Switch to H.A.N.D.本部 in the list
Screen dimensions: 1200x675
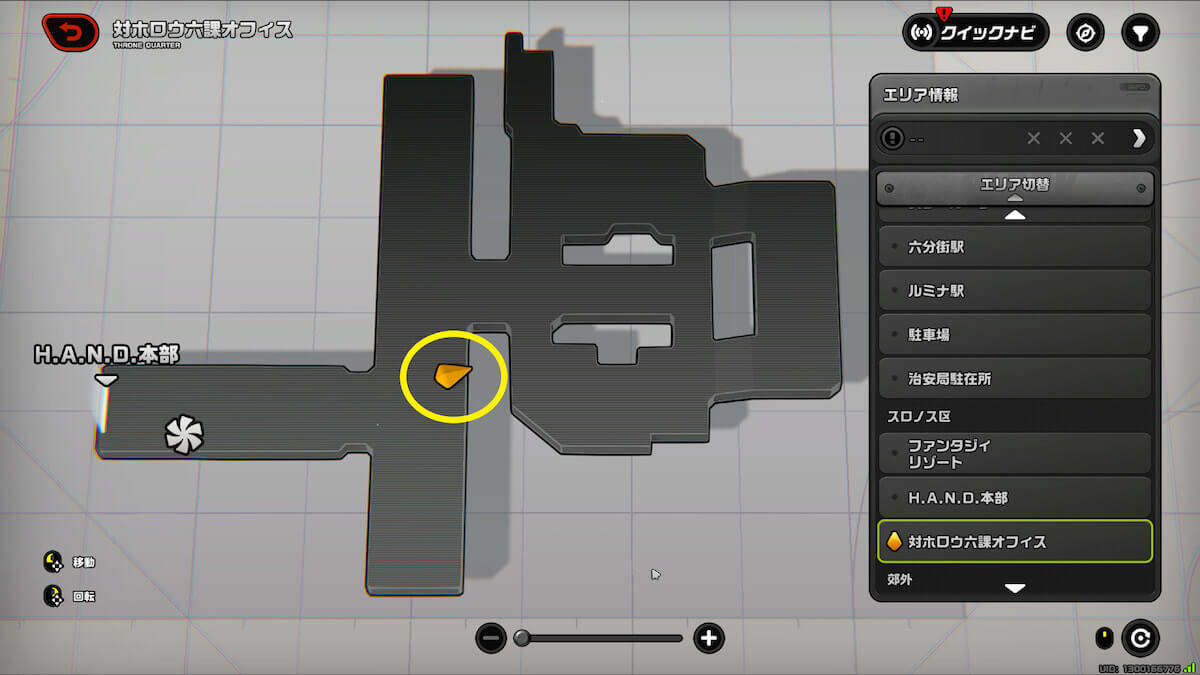(x=1014, y=498)
